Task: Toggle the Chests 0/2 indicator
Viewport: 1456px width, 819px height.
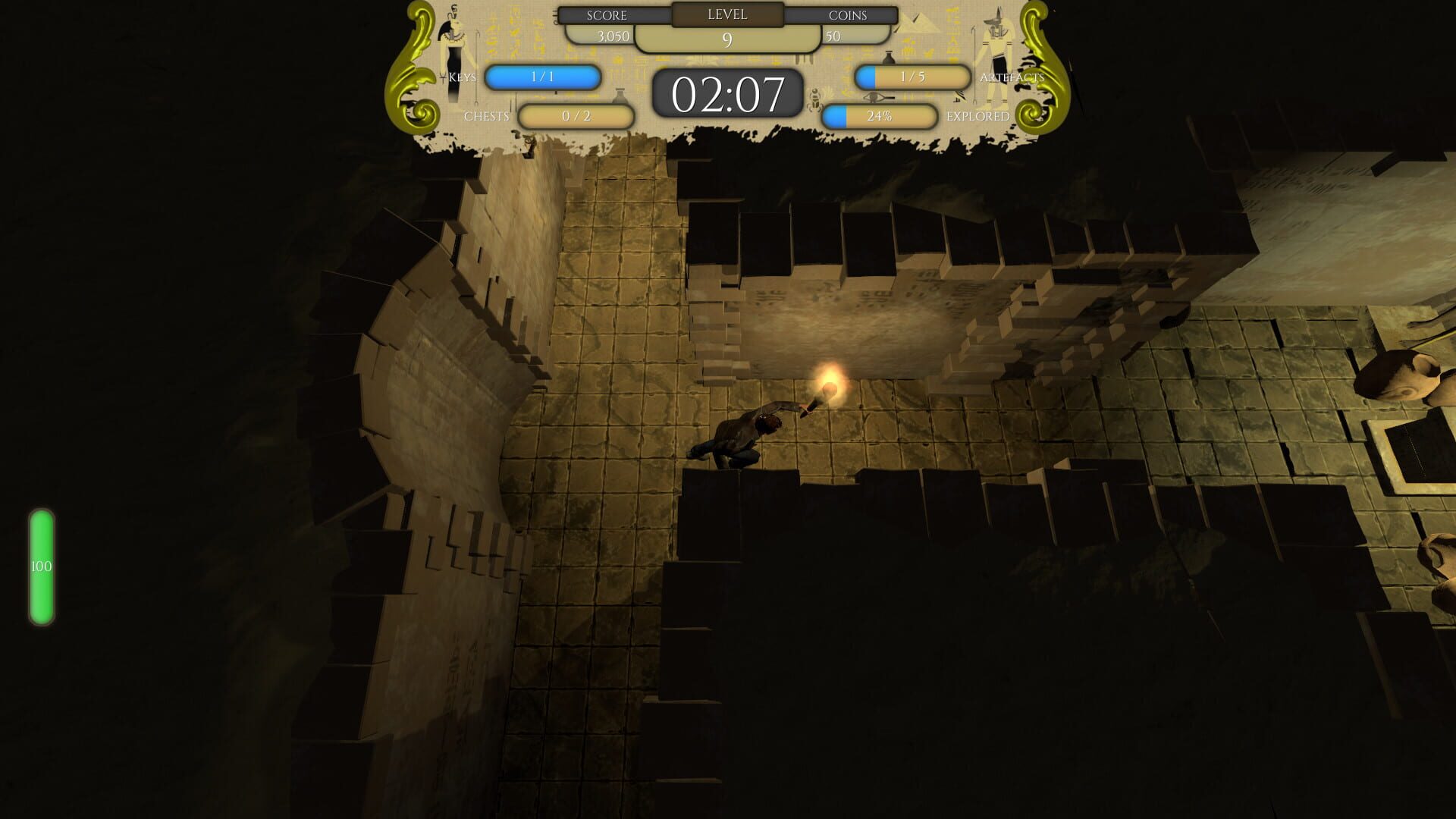Action: point(577,115)
